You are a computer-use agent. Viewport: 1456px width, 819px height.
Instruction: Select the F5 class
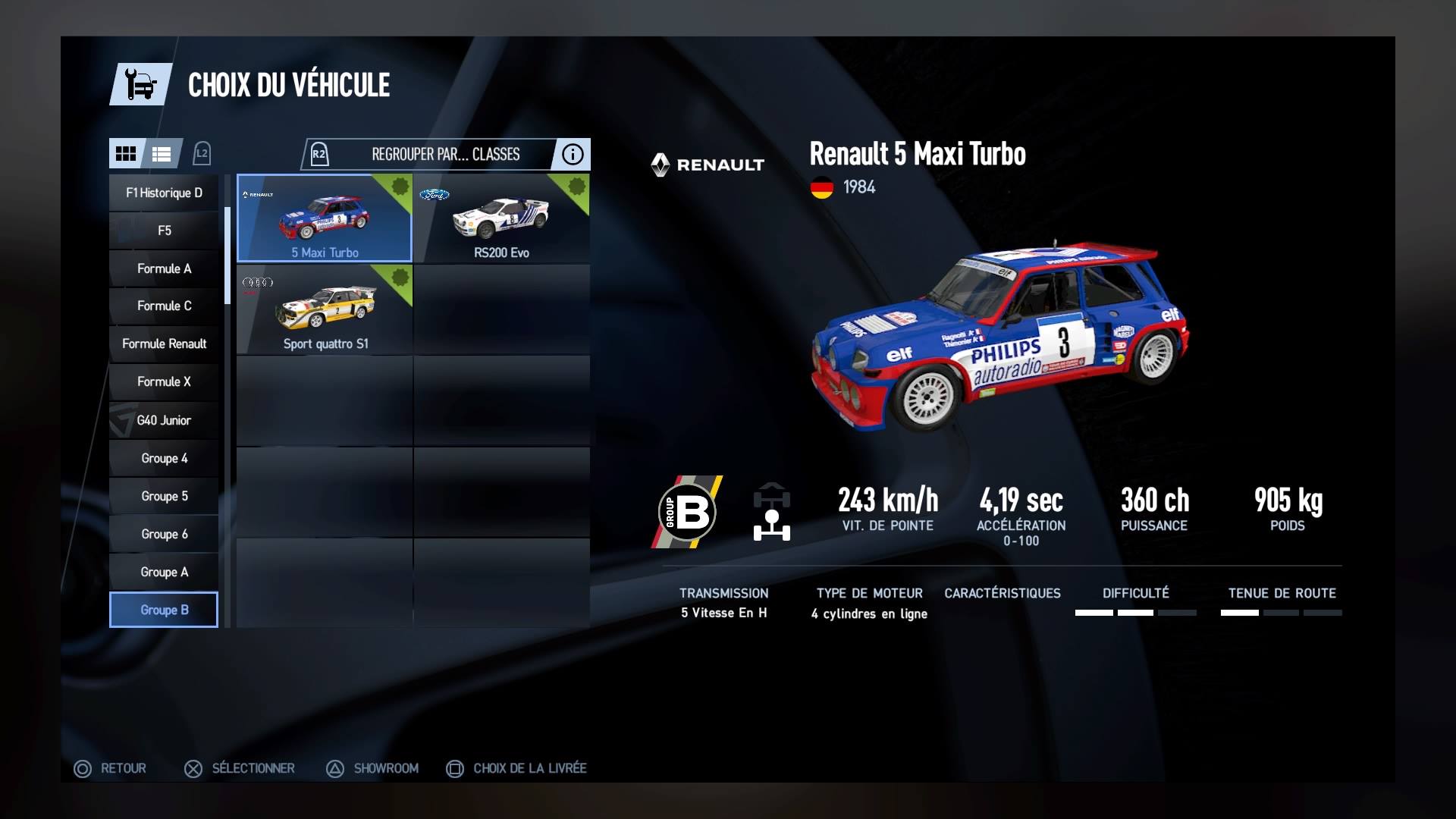pyautogui.click(x=164, y=231)
